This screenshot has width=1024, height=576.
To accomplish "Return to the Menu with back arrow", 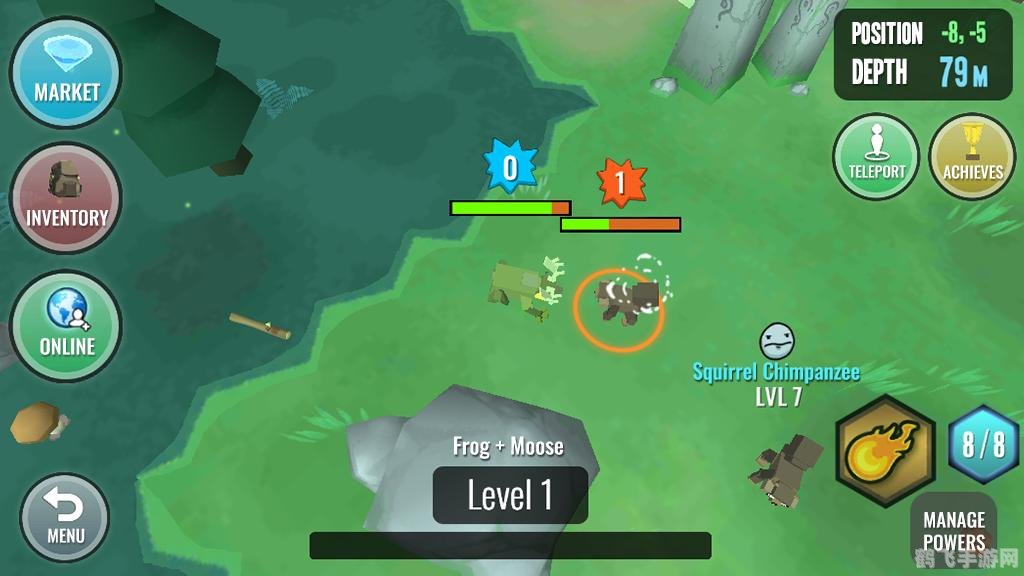I will [65, 517].
